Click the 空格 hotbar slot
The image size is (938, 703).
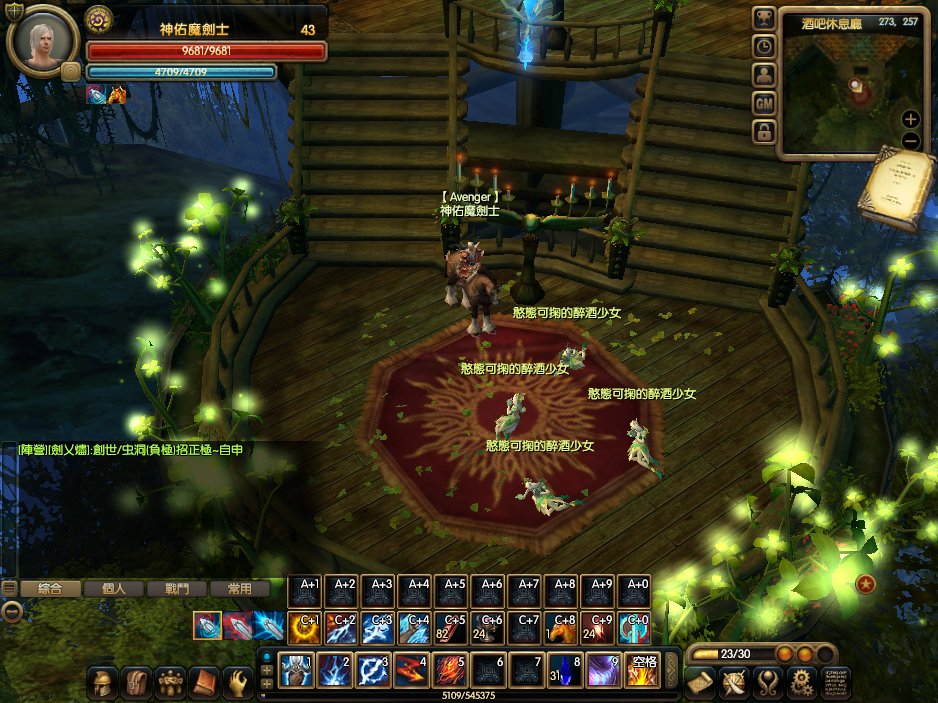(x=641, y=670)
